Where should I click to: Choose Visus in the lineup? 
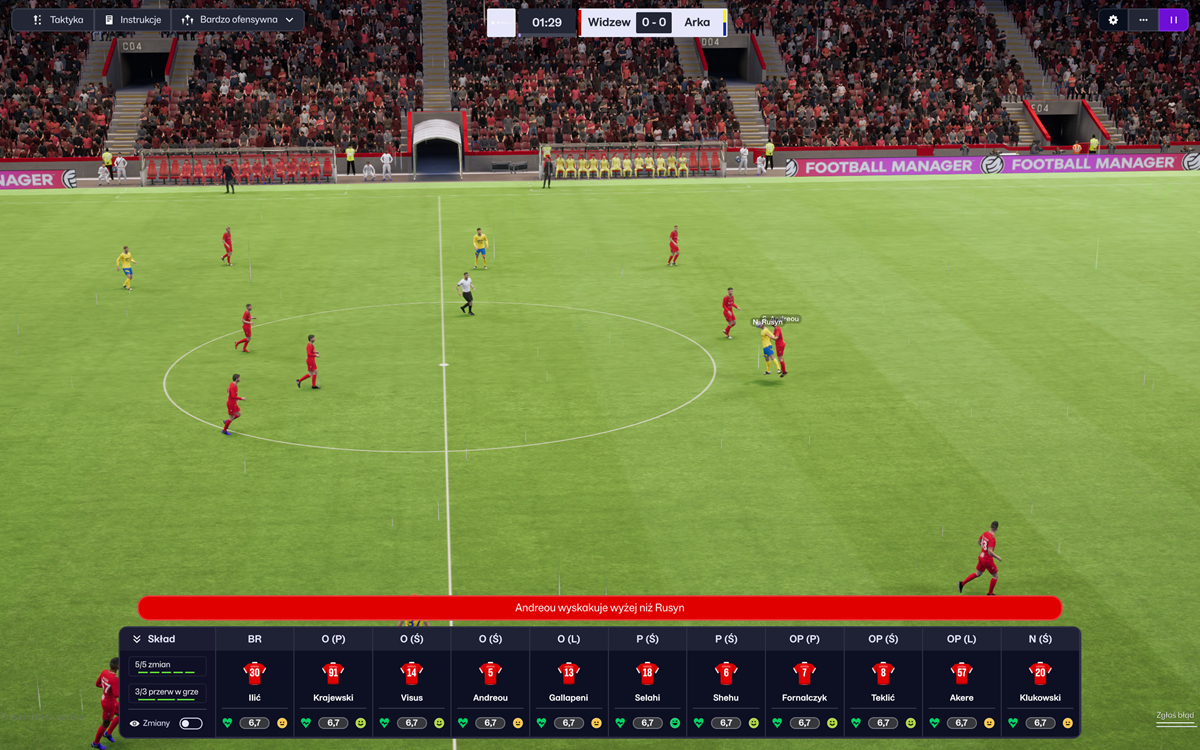tap(411, 683)
